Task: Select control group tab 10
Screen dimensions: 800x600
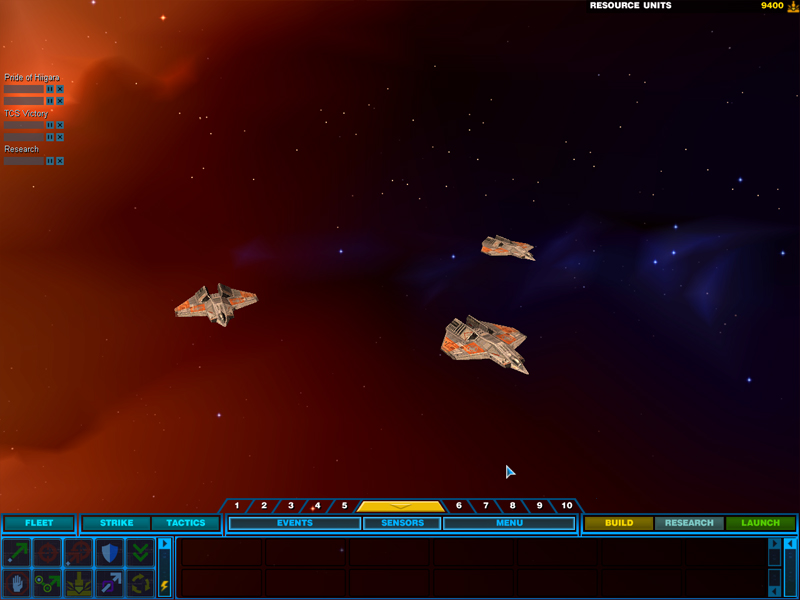Action: click(566, 506)
